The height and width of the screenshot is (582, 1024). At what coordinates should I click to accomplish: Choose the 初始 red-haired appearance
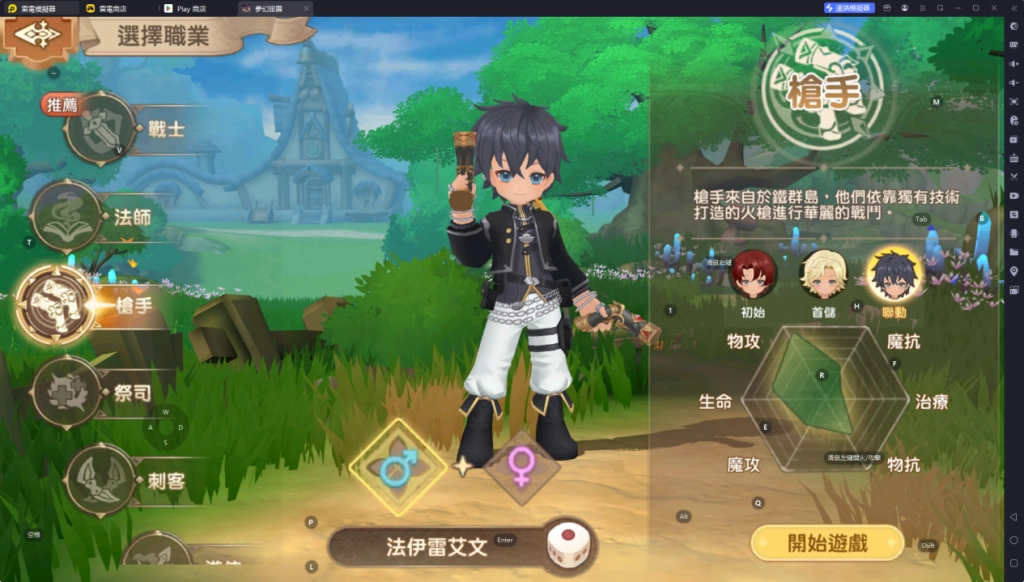pyautogui.click(x=753, y=274)
